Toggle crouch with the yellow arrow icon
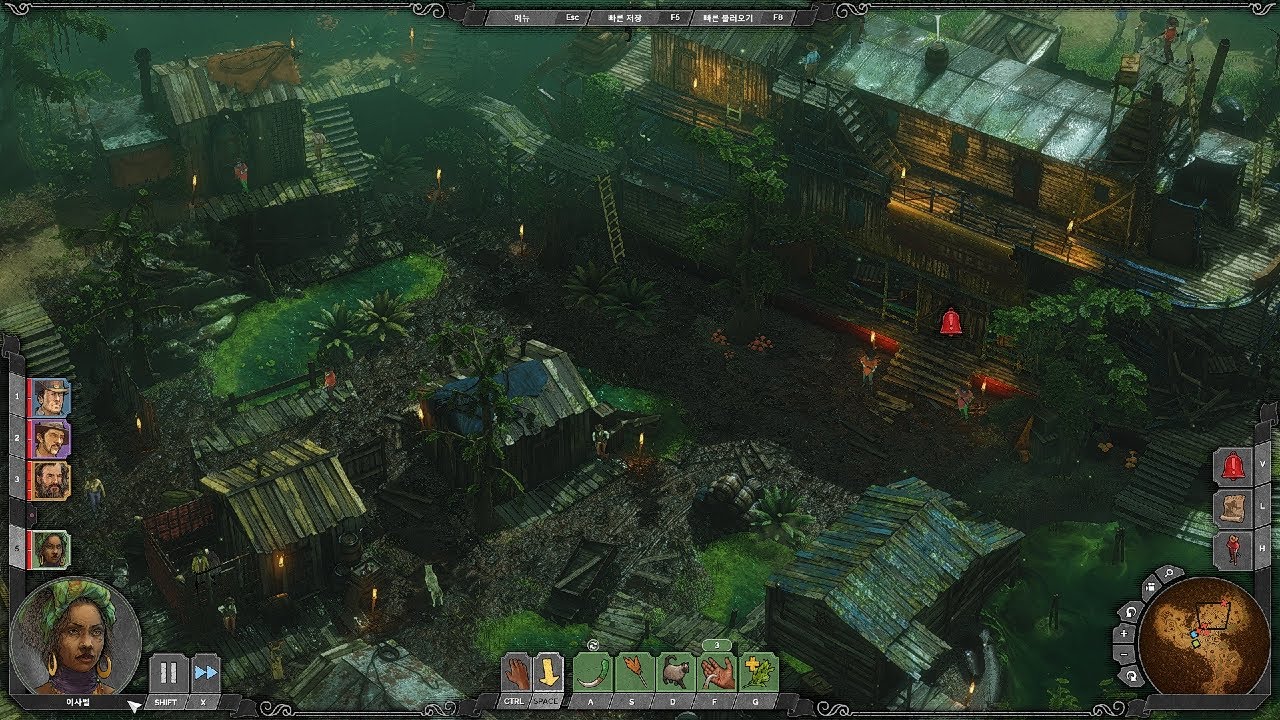1280x720 pixels. [x=548, y=672]
